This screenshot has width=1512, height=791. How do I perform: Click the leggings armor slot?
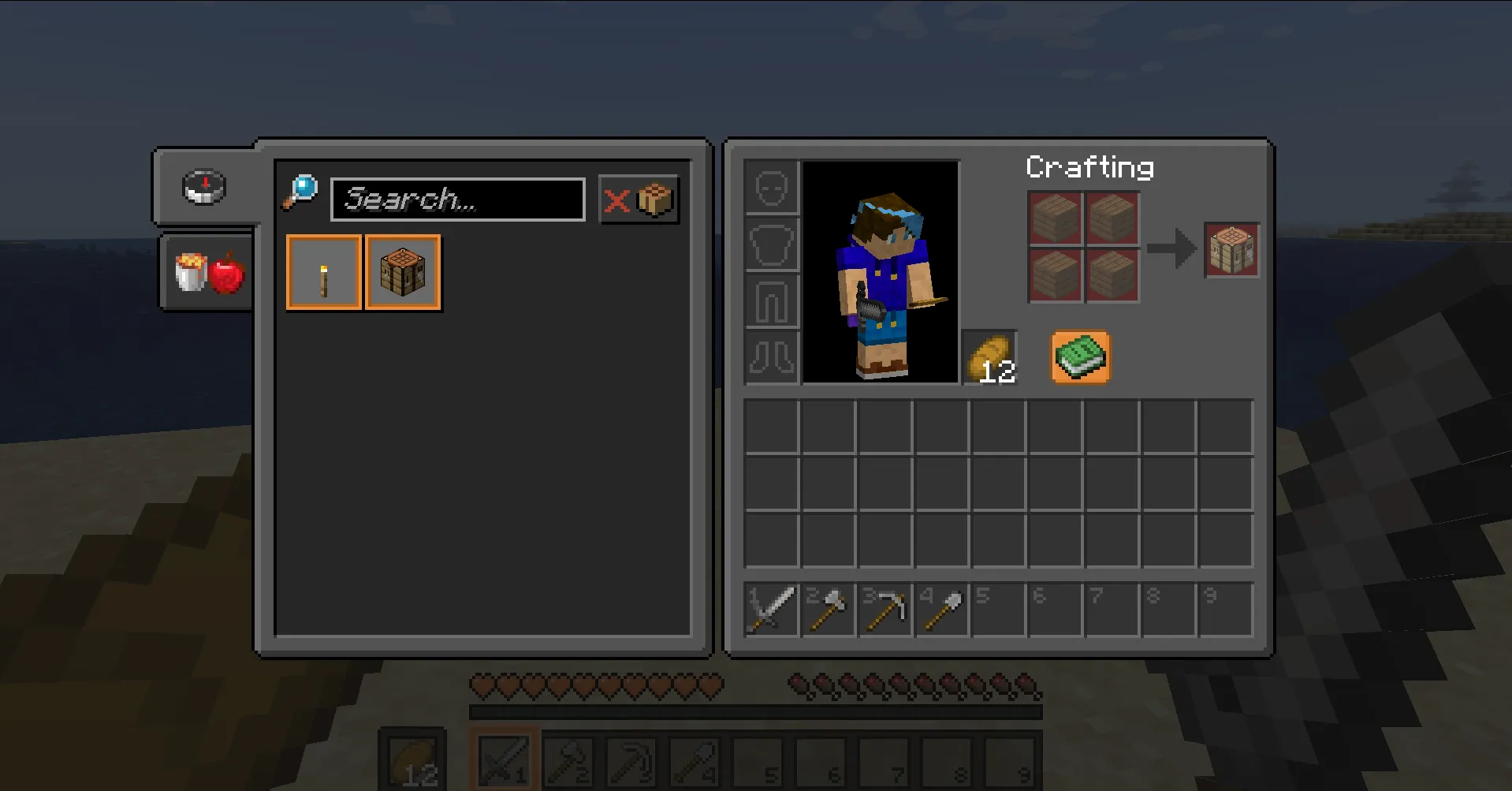770,301
